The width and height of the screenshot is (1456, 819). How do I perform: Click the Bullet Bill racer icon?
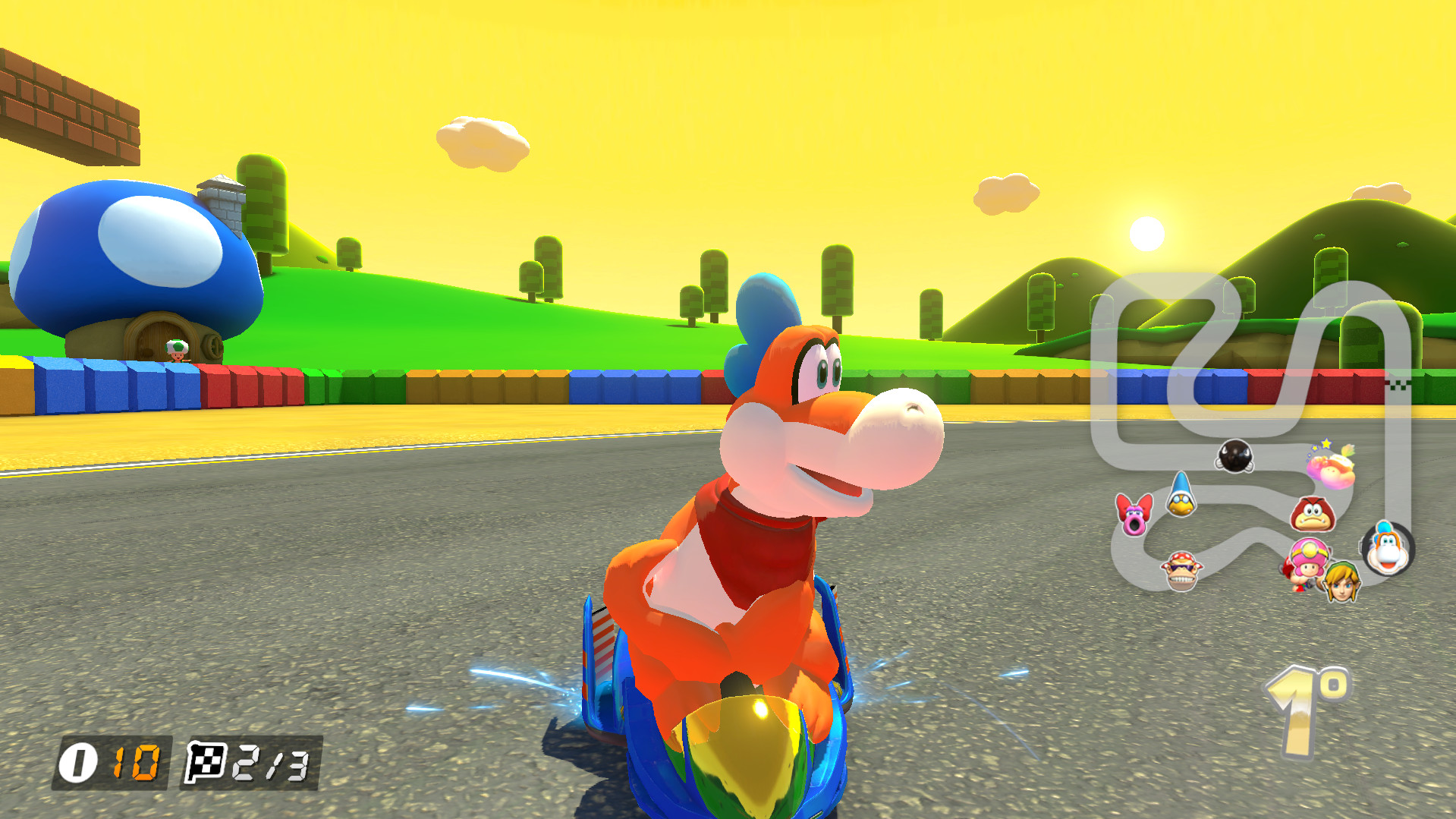click(x=1235, y=455)
